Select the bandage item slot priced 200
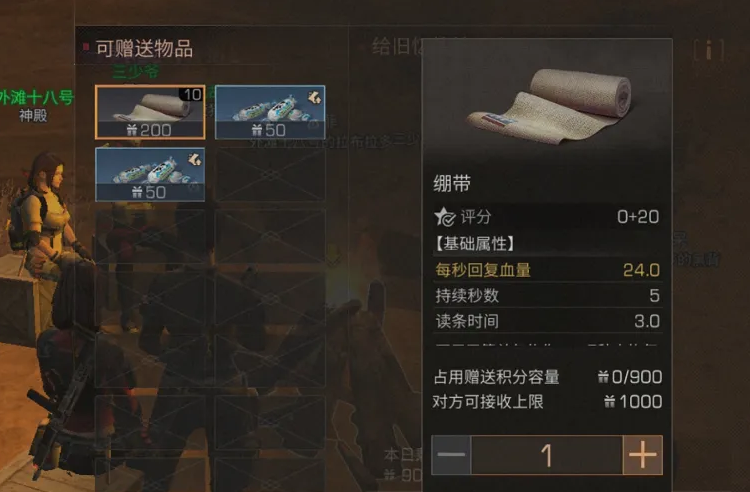This screenshot has height=492, width=750. tap(150, 112)
